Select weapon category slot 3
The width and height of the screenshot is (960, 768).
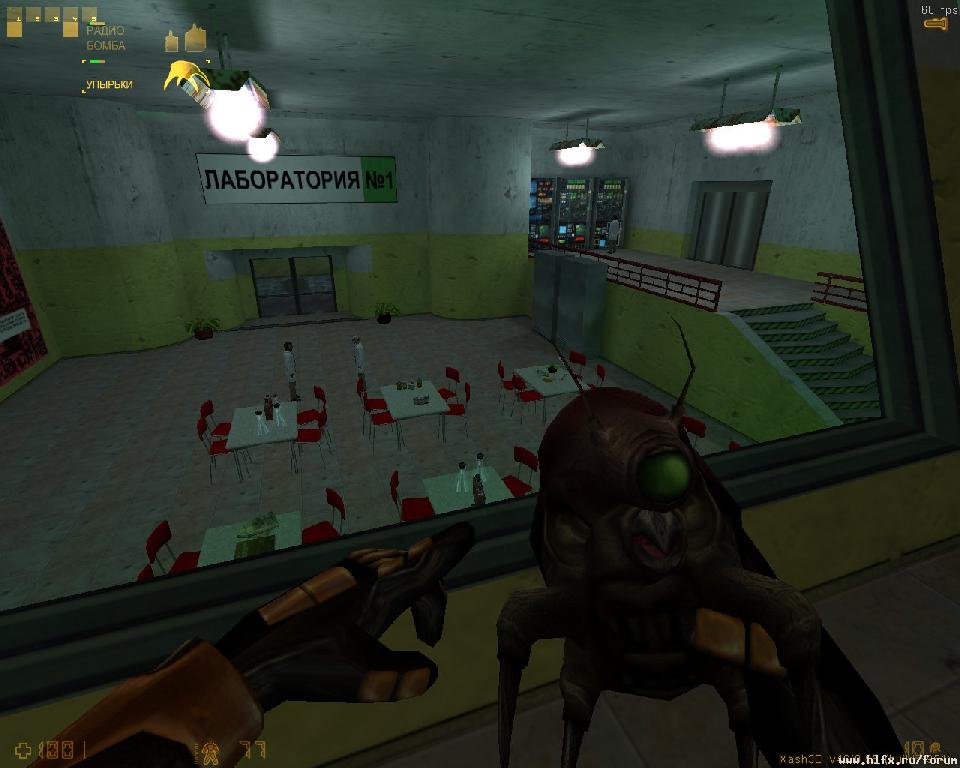(x=51, y=16)
